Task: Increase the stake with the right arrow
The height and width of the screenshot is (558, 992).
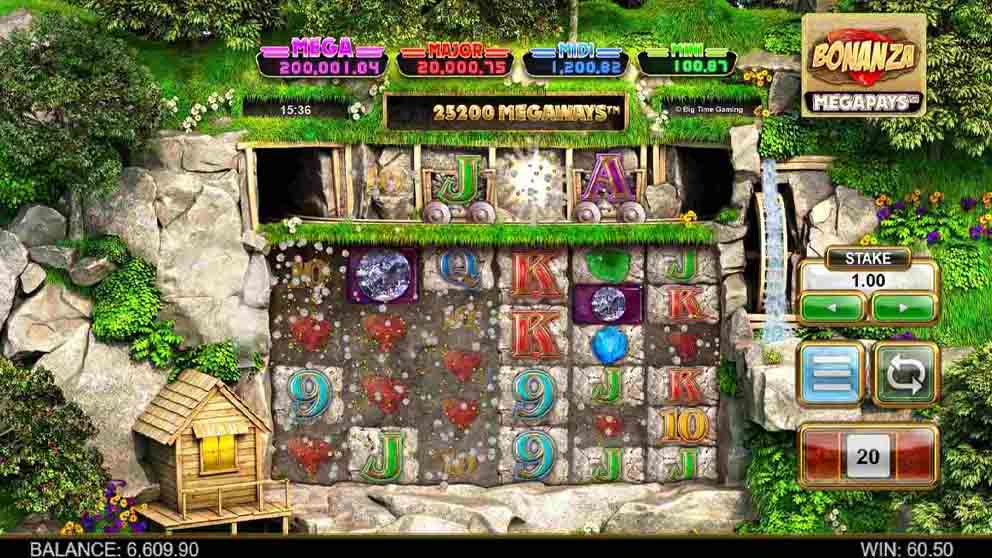Action: point(902,307)
